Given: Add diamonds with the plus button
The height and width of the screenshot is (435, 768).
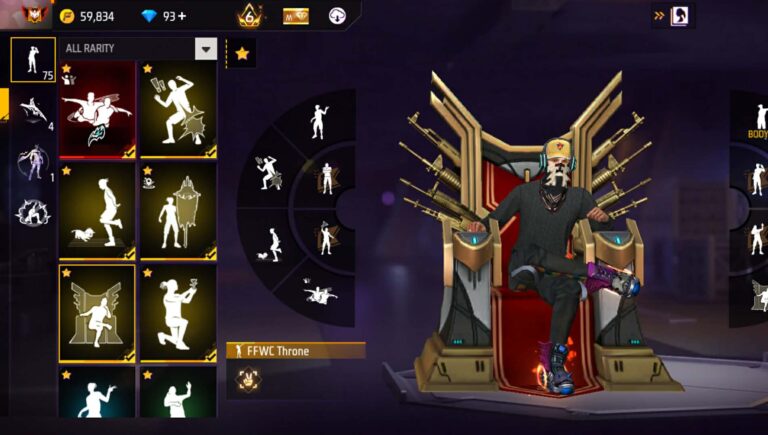Looking at the screenshot, I should [182, 16].
